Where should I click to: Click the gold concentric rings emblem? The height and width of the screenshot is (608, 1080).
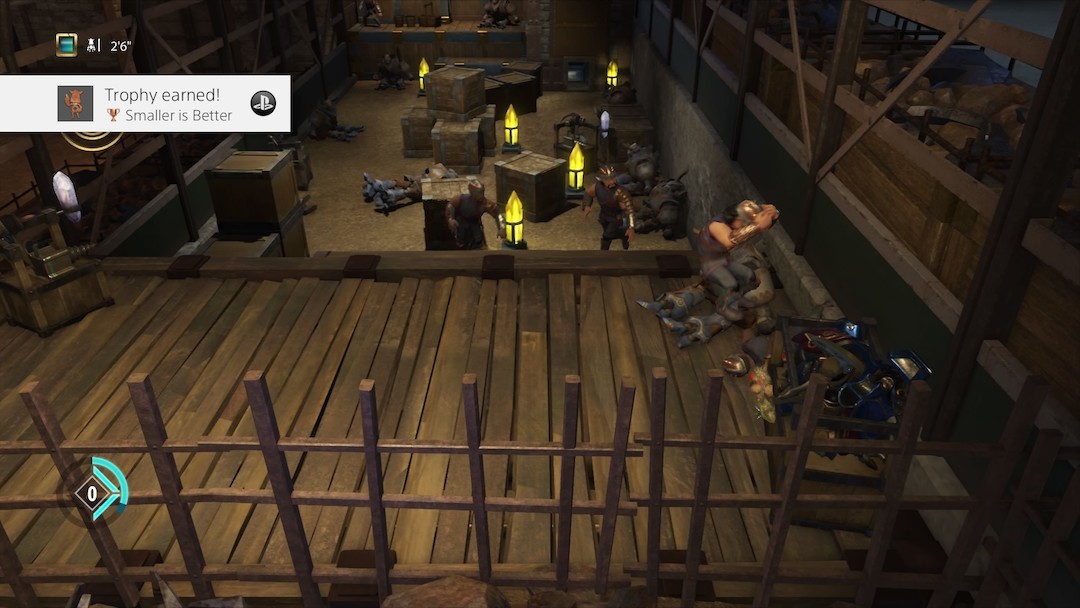(x=93, y=140)
